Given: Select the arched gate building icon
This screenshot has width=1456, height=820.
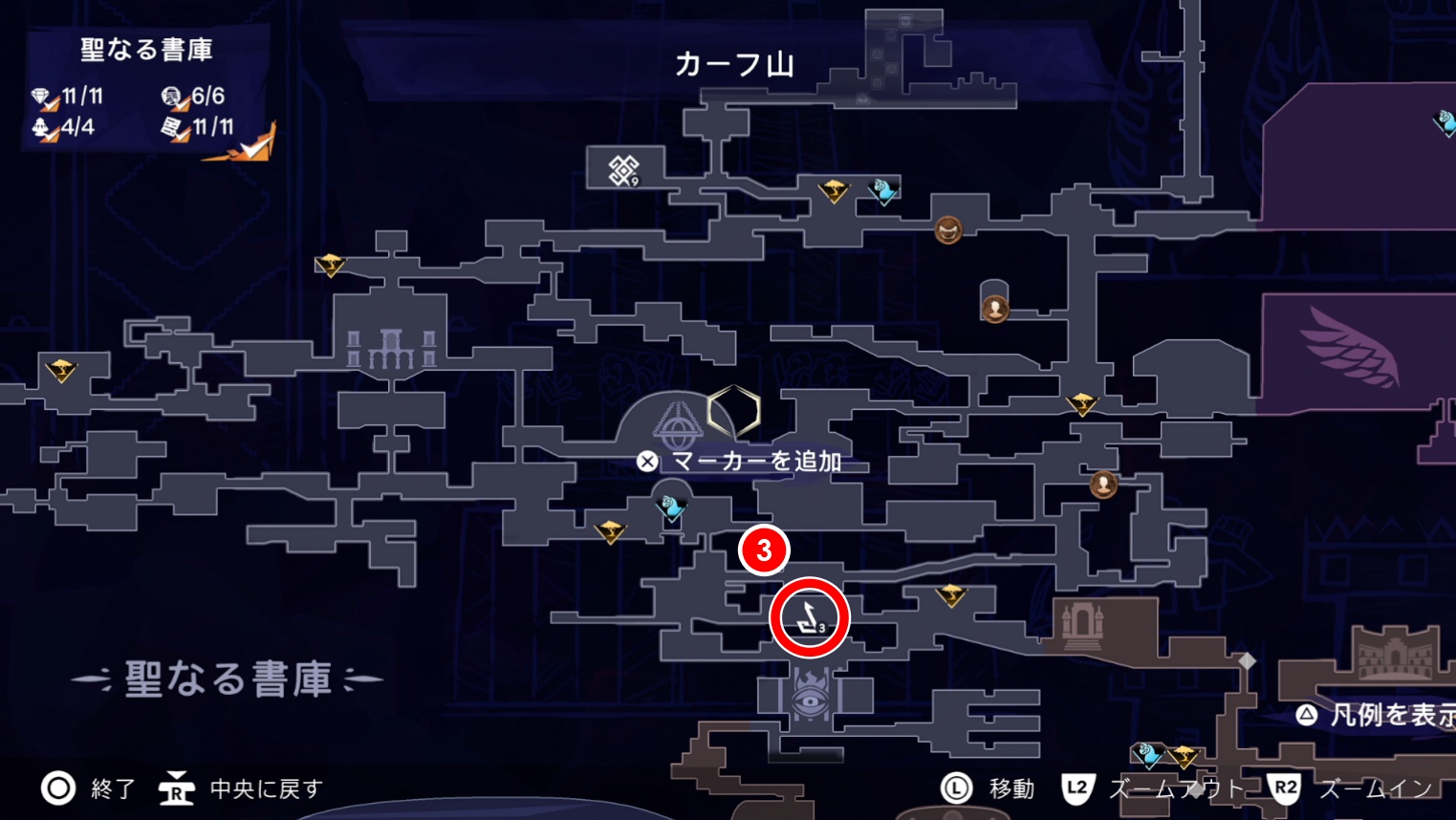Looking at the screenshot, I should pos(1081,624).
